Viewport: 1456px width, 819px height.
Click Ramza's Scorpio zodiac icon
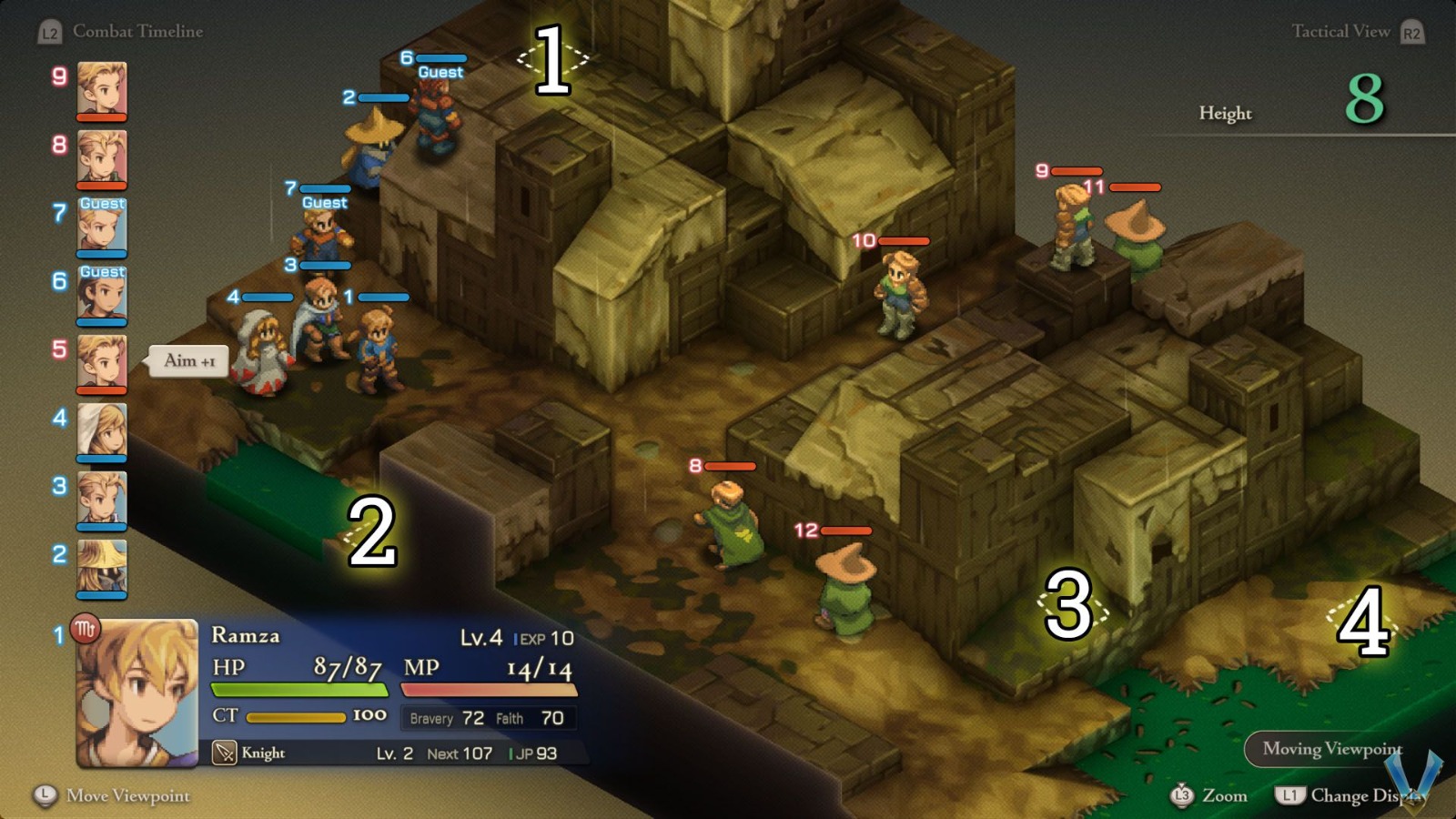[86, 627]
